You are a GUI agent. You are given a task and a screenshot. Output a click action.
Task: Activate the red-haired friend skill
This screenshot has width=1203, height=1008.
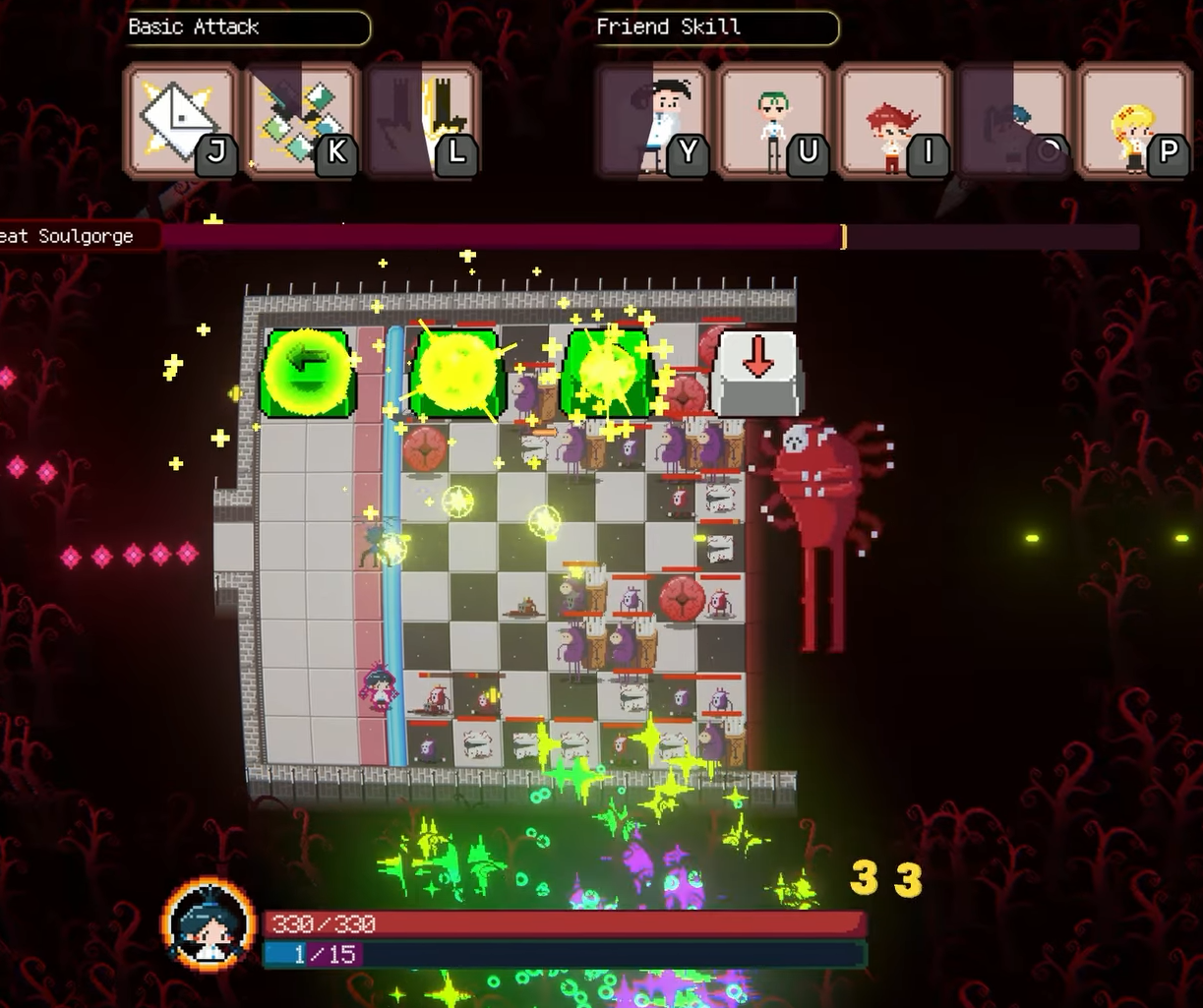pos(893,121)
